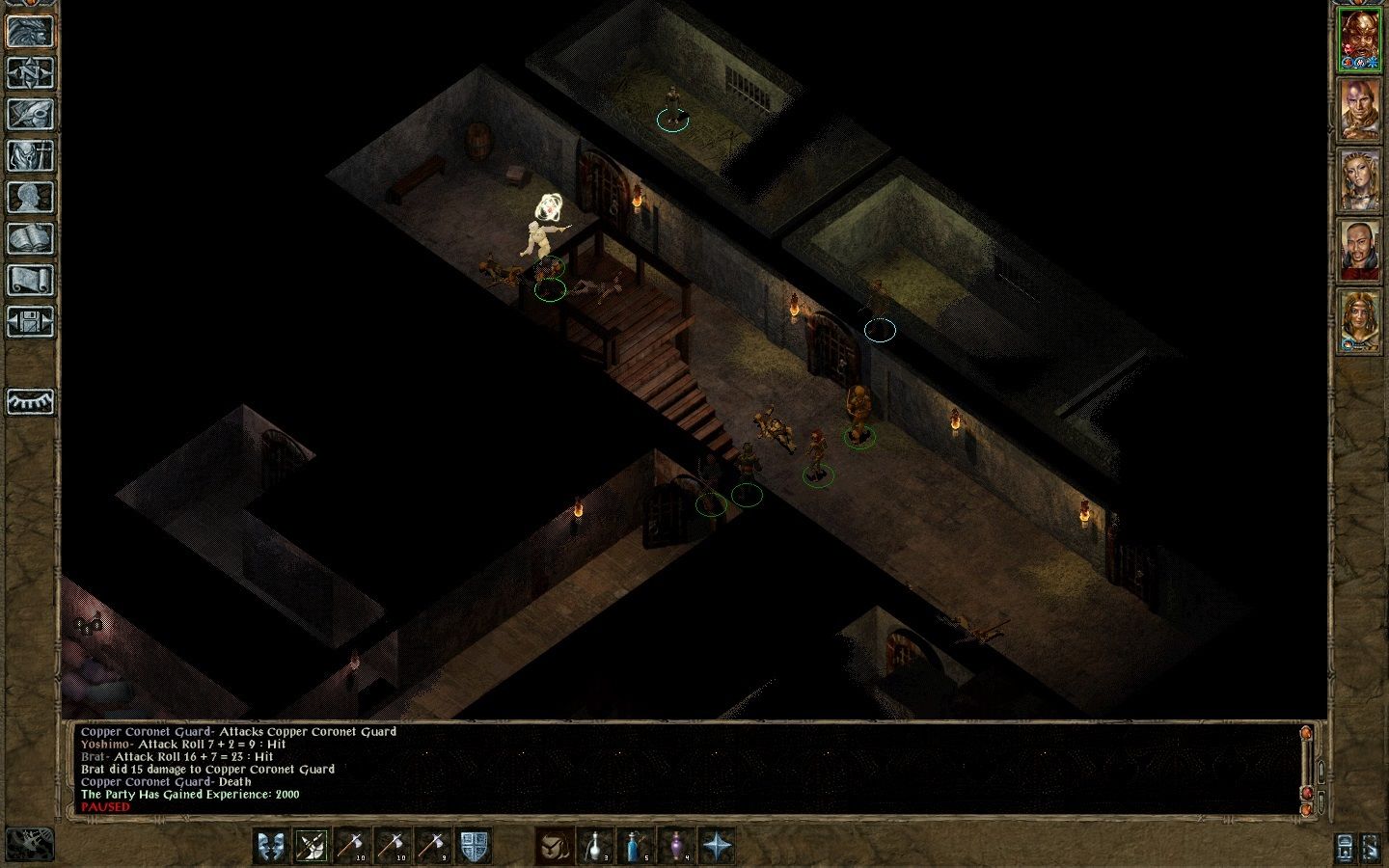Toggle the highlighted attack axe action
This screenshot has height=868, width=1389.
313,846
